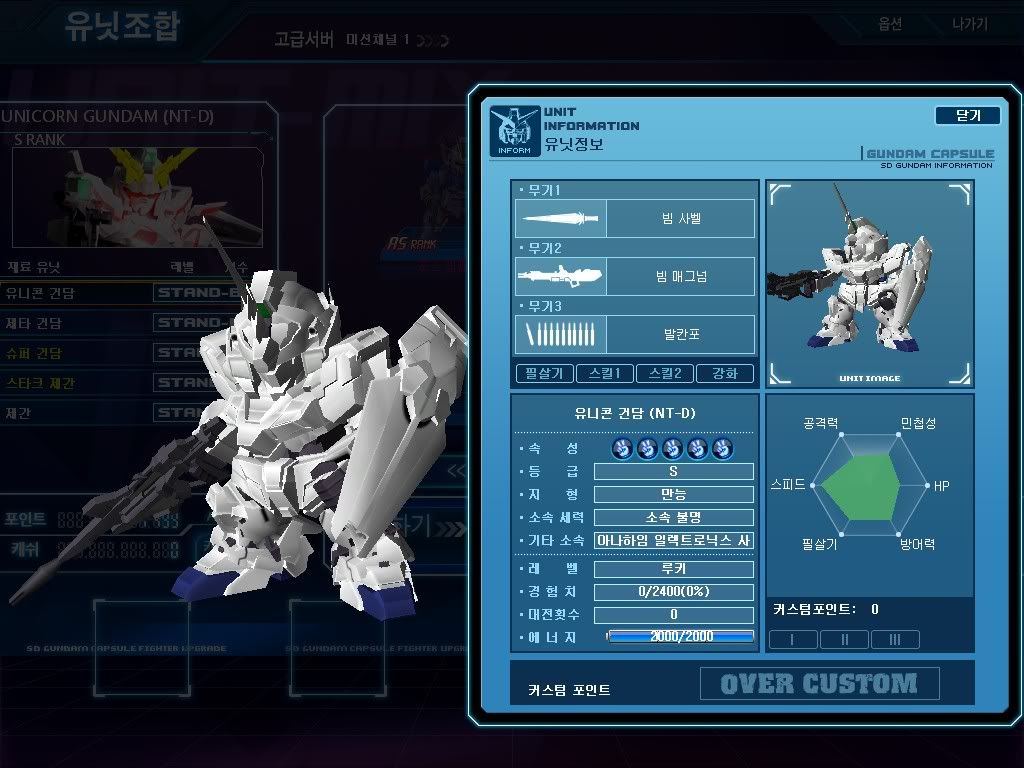The height and width of the screenshot is (768, 1024).
Task: Select the 빔 사벨 weapon 1 row
Action: 634,218
